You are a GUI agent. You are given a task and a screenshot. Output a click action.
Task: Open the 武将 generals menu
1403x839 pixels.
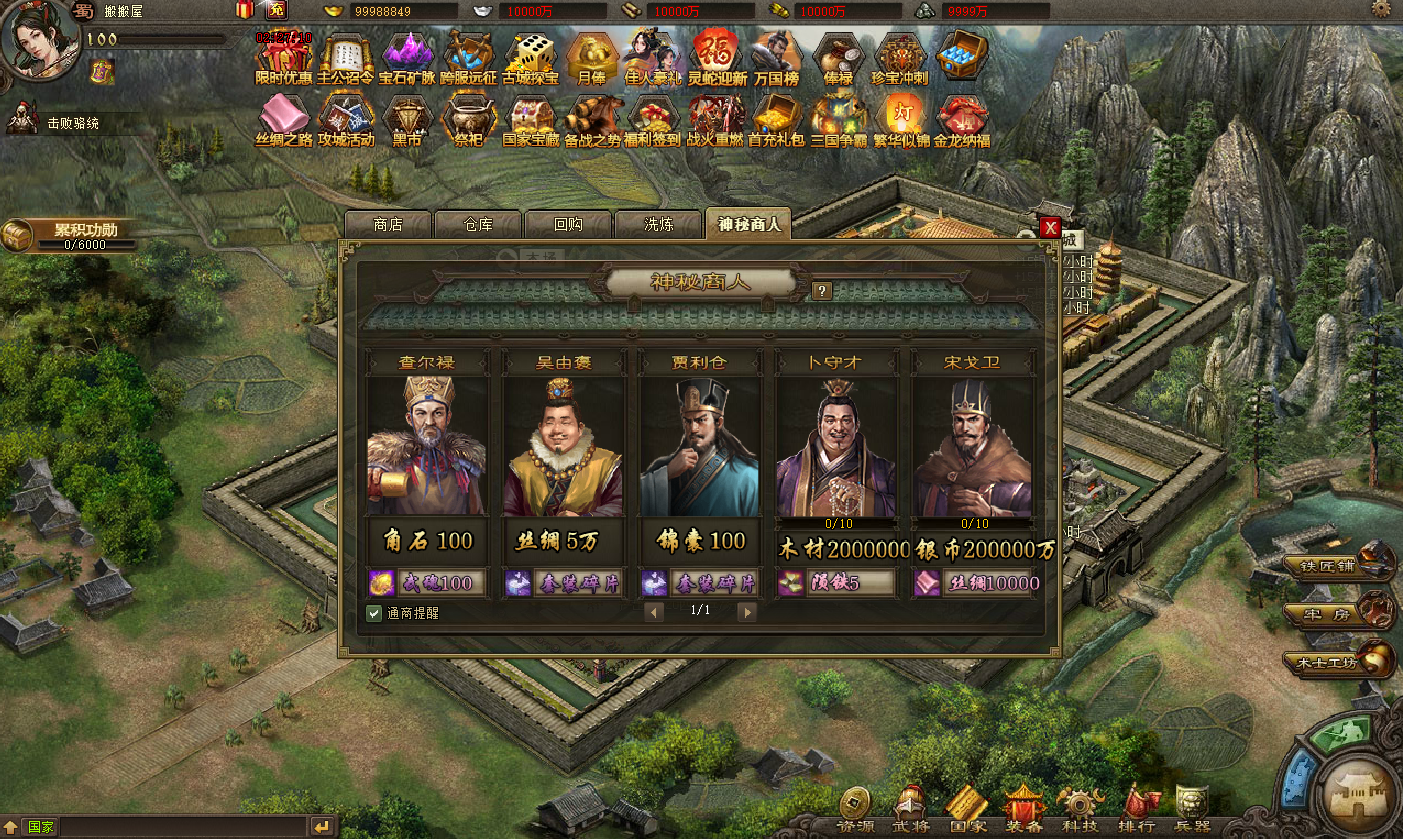pyautogui.click(x=909, y=808)
